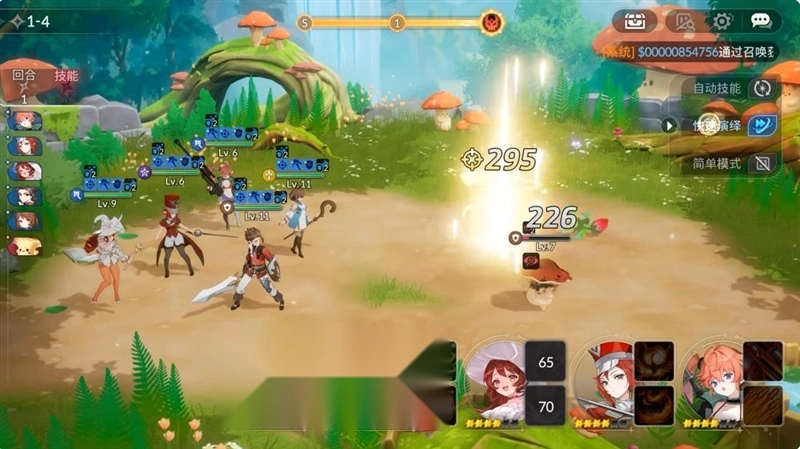
Task: Click the skill slot showing 65
Action: (546, 361)
